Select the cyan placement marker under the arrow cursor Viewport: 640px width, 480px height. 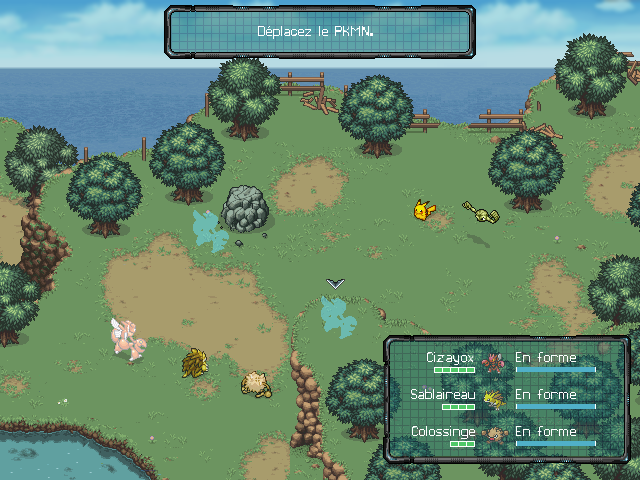click(337, 317)
